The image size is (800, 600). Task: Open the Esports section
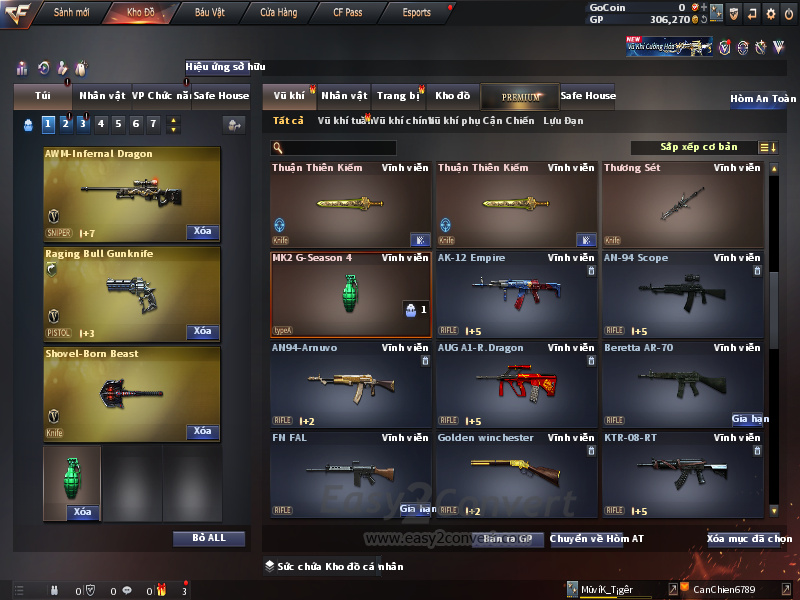click(416, 13)
